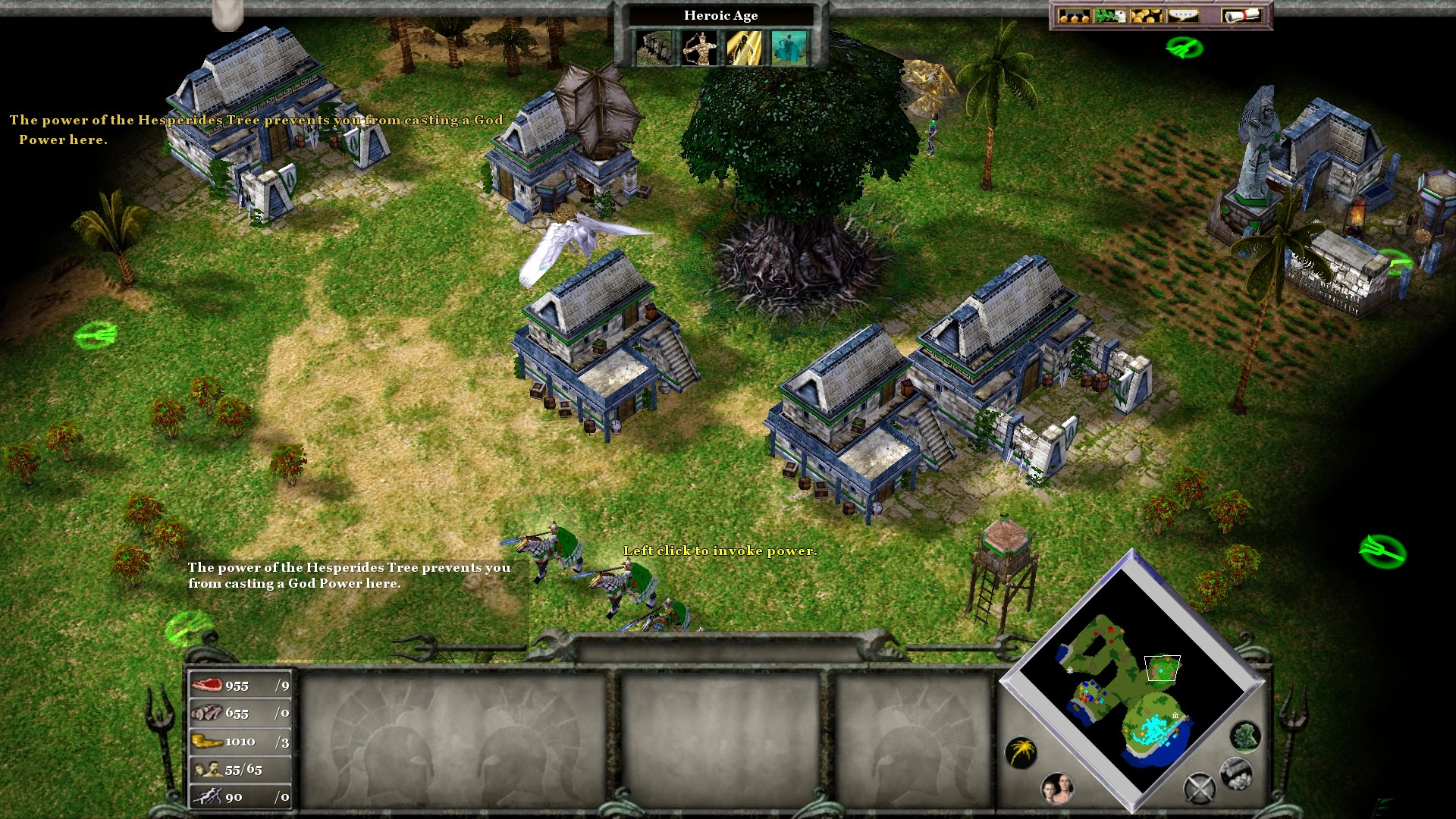Open the objectives scroll button

1241,16
